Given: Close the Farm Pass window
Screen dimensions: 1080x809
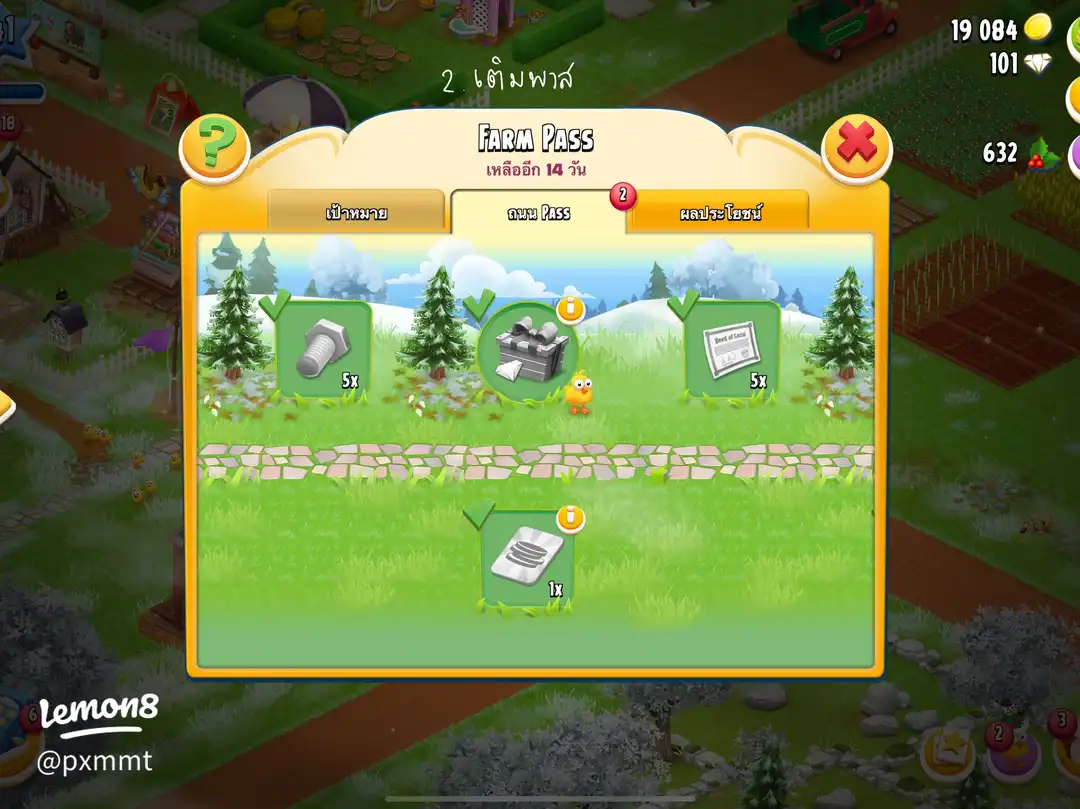Looking at the screenshot, I should tap(856, 148).
